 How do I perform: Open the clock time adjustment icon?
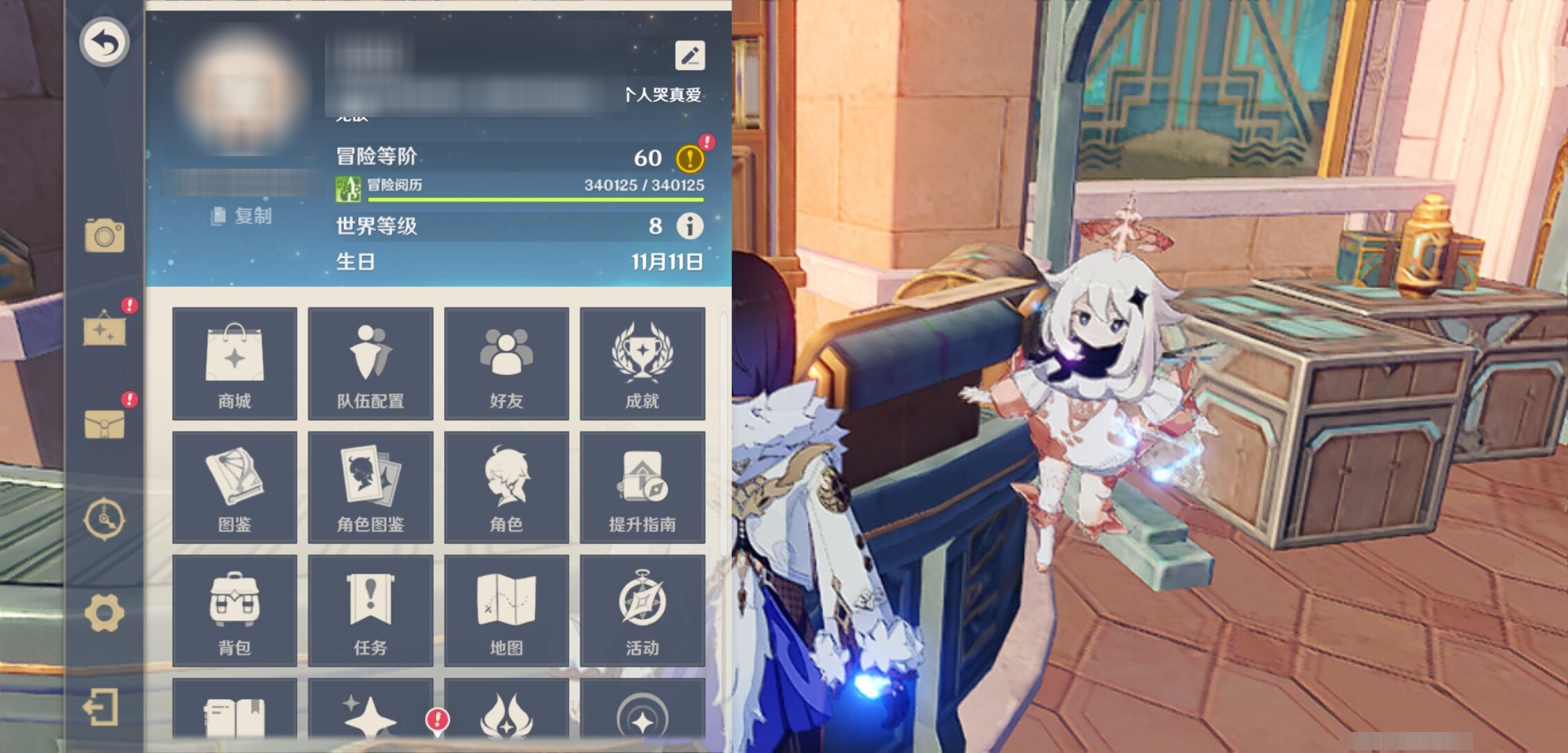click(x=105, y=519)
